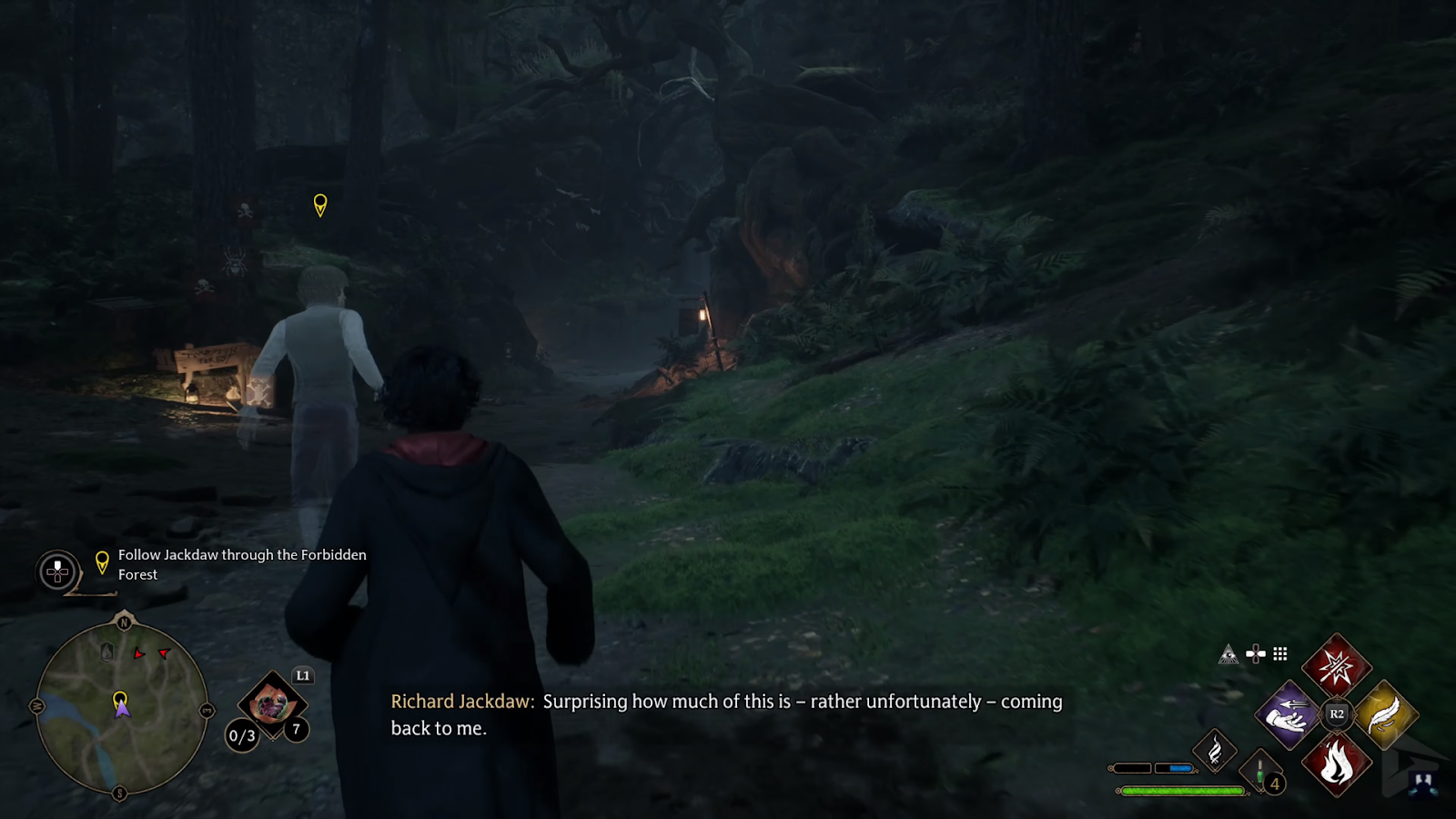Use the green Wiggenweld potion slot
Viewport: 1456px width, 819px height.
tap(1260, 772)
